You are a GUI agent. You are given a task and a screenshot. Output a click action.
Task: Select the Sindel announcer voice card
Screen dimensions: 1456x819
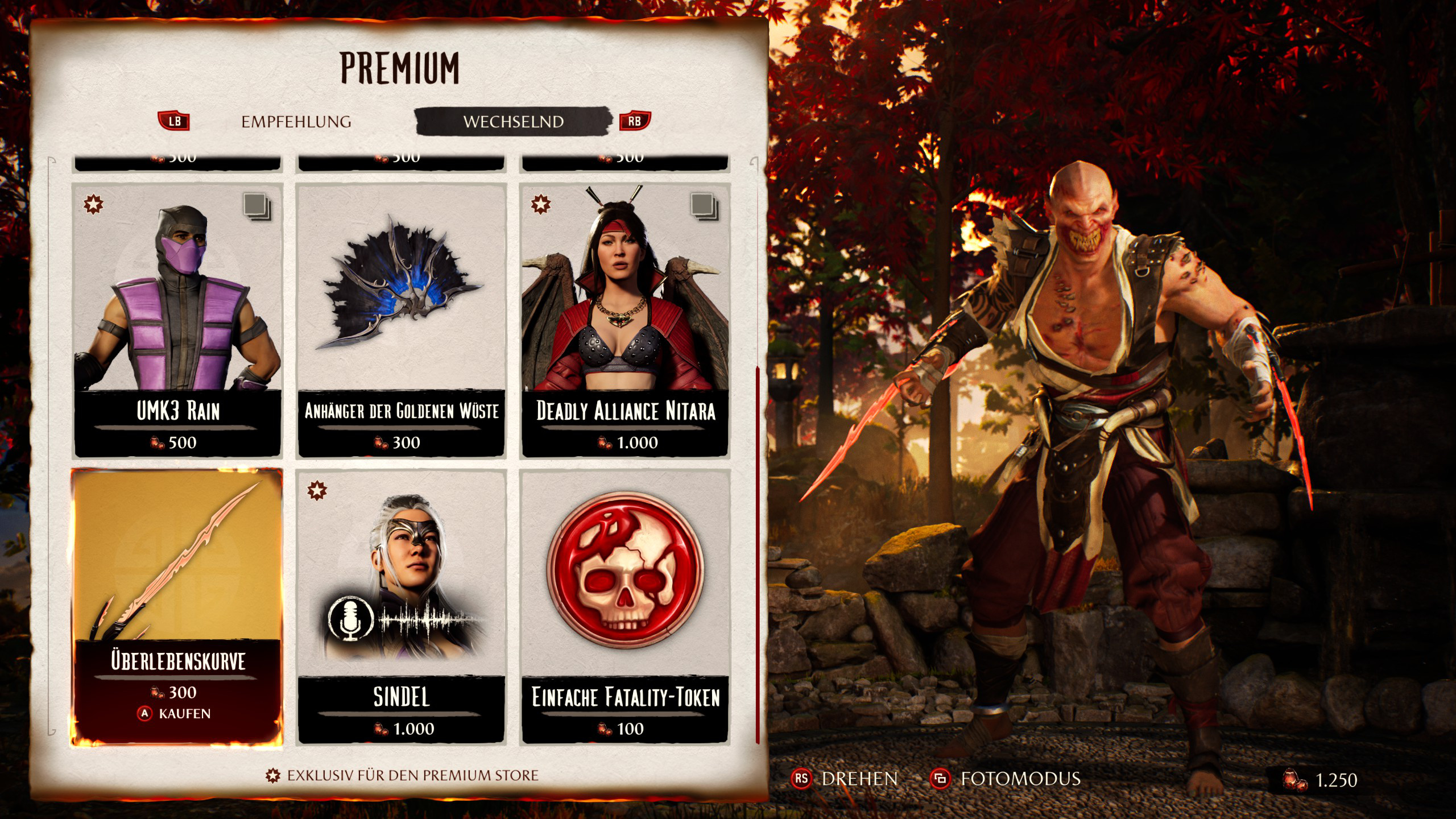point(401,606)
